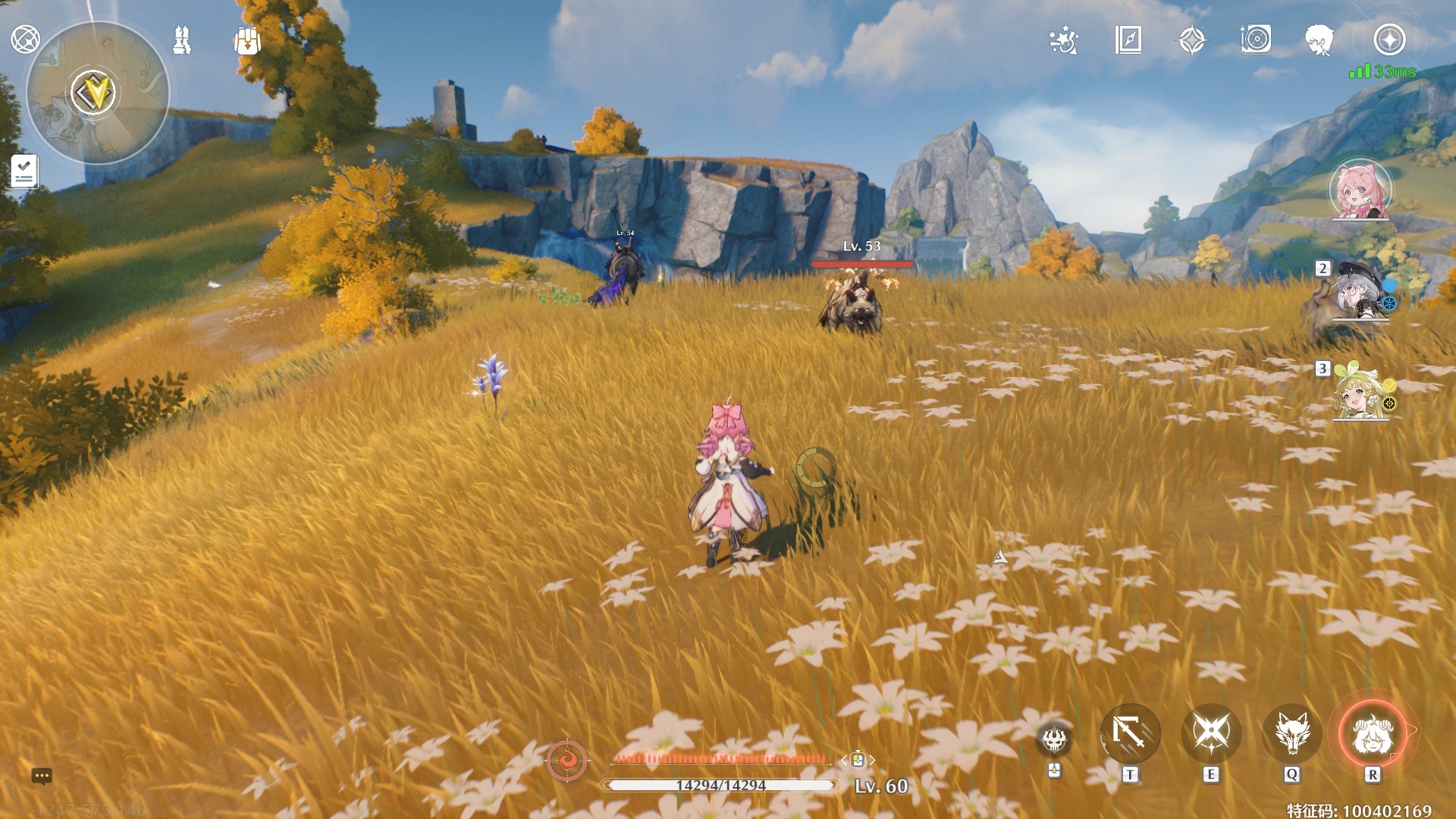Viewport: 1456px width, 819px height.
Task: Open the compass guidebook icon
Action: 1128,40
